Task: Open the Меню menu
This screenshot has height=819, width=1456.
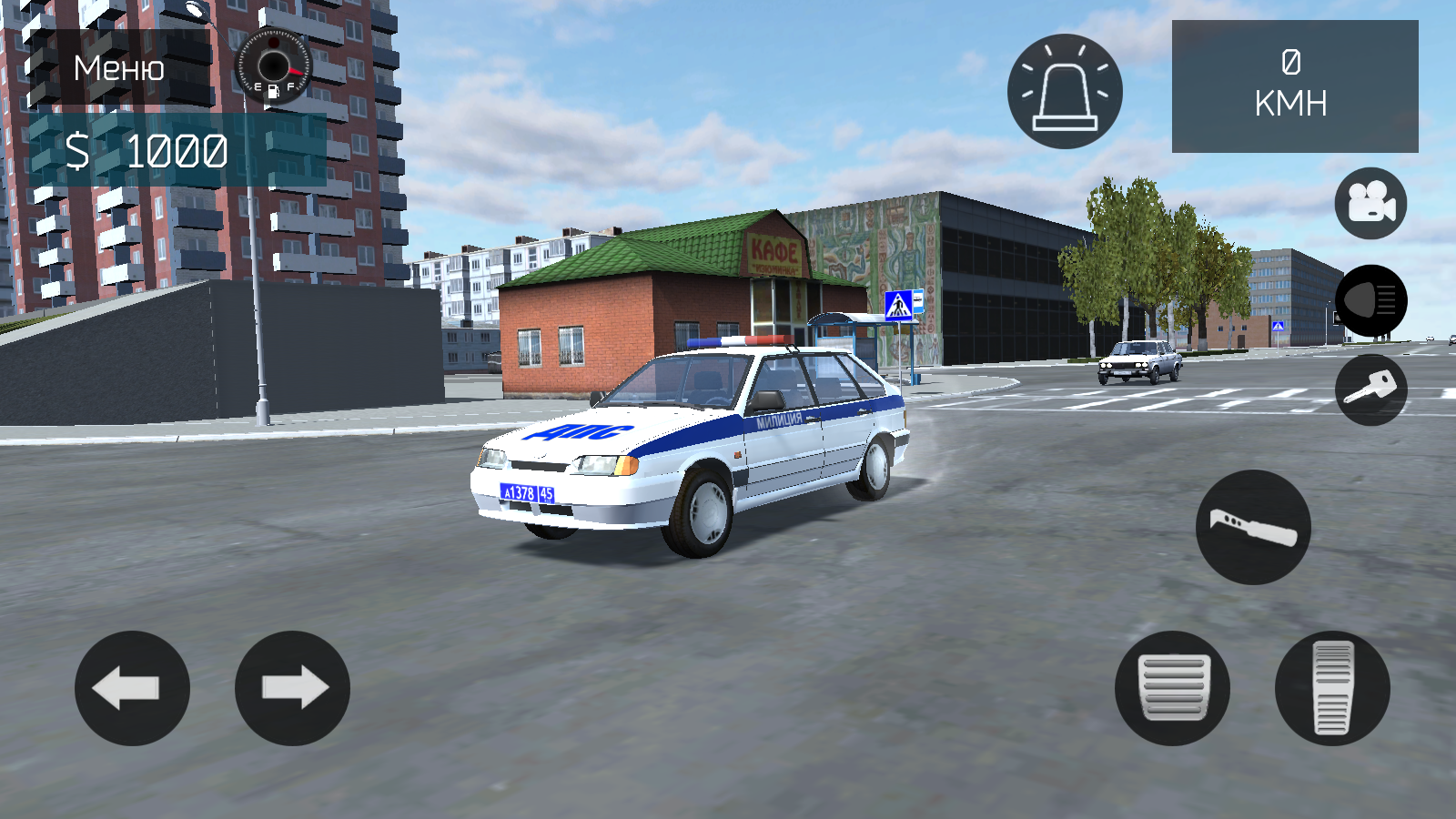Action: coord(118,68)
